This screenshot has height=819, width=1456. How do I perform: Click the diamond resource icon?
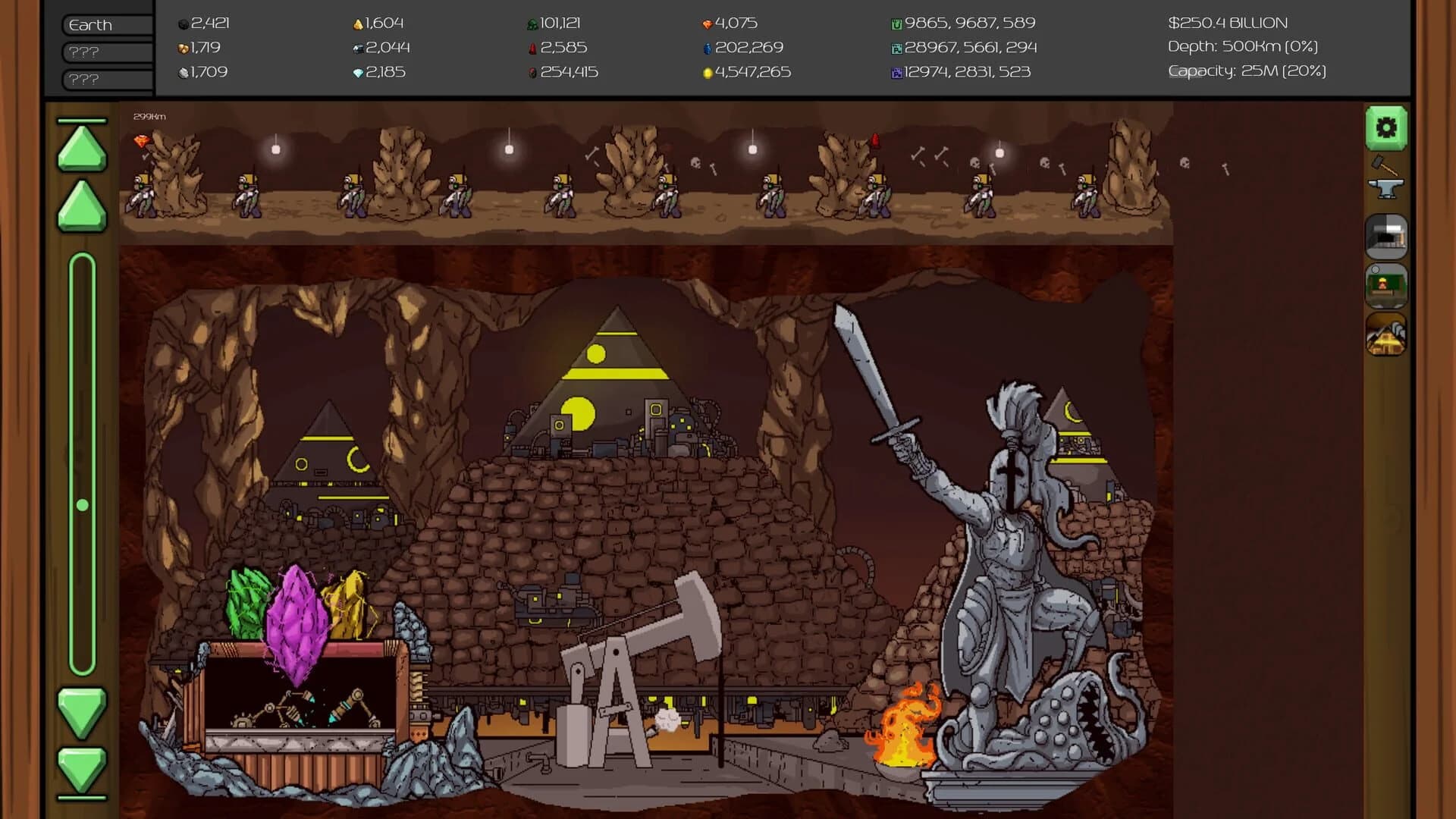[356, 73]
